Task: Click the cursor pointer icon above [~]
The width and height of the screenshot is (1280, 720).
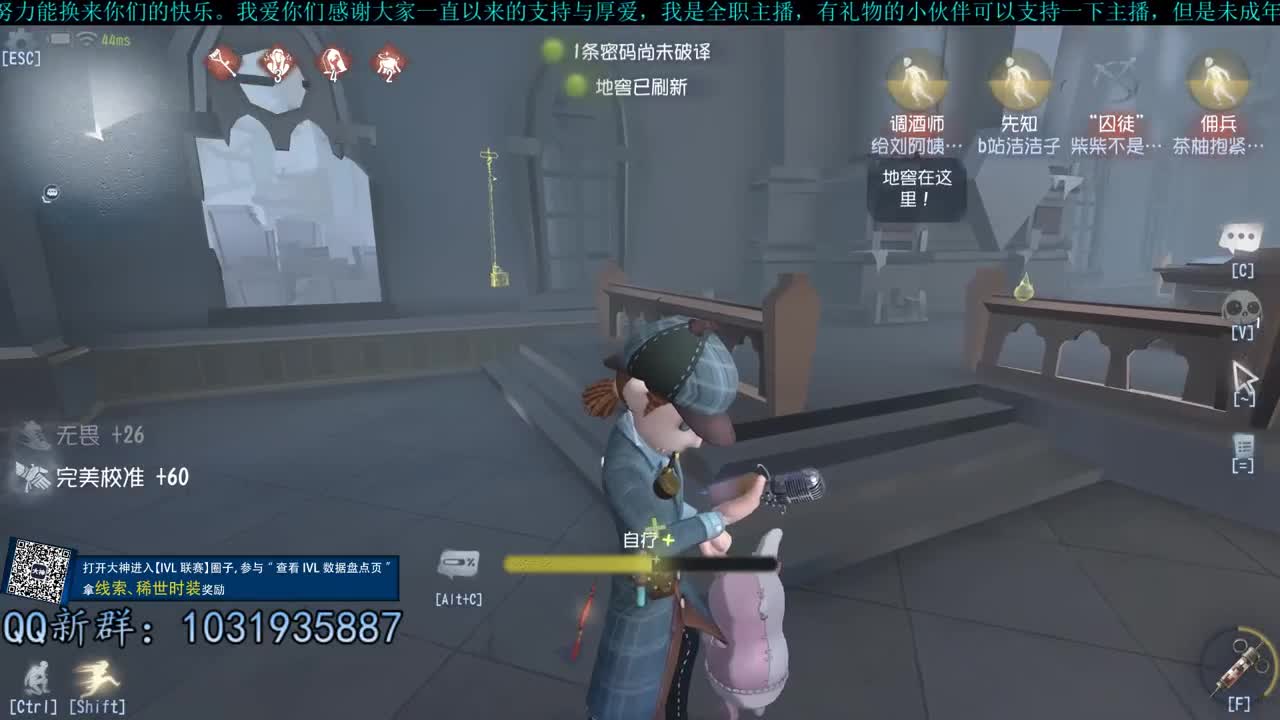Action: 1243,372
